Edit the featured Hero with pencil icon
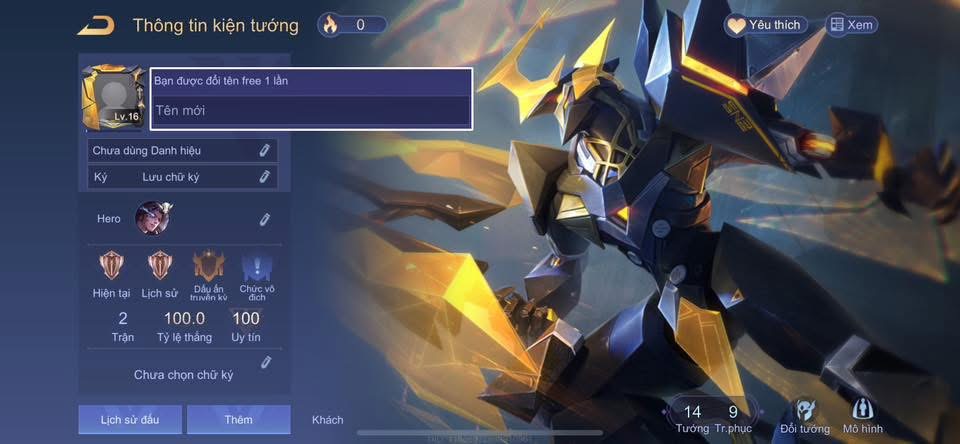 [264, 218]
